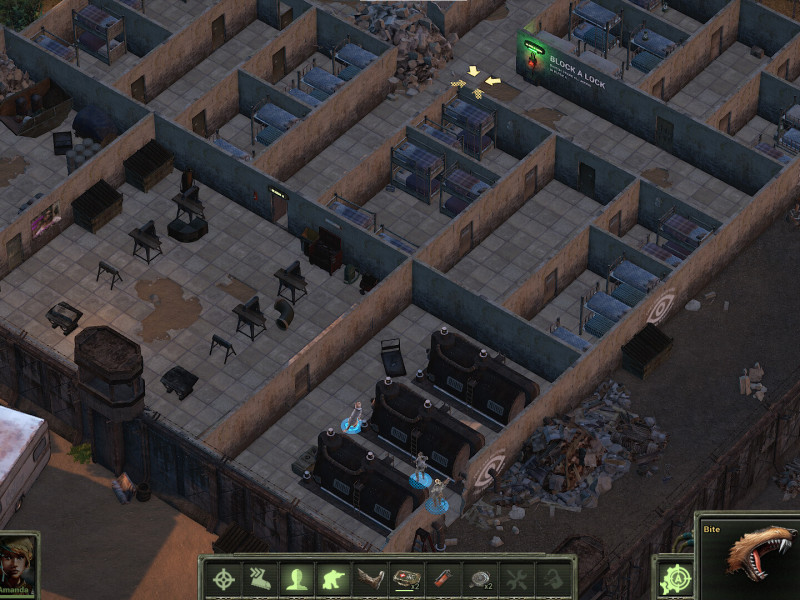The width and height of the screenshot is (800, 600).
Task: Pick the red canister item slot
Action: click(x=443, y=579)
